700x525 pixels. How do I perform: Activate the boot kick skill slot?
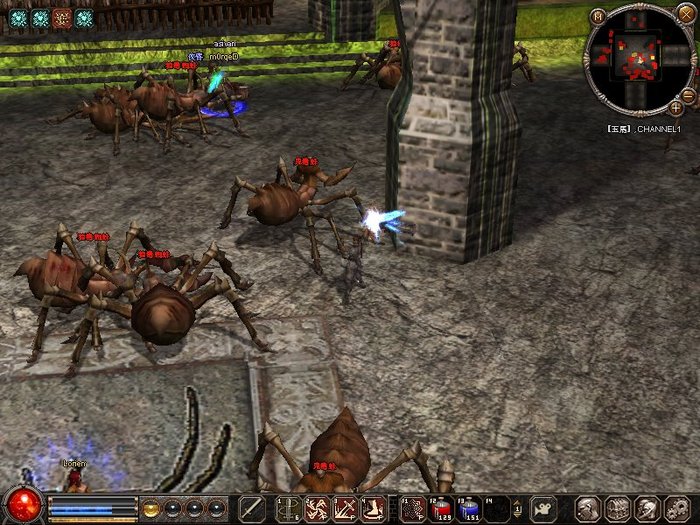[374, 508]
